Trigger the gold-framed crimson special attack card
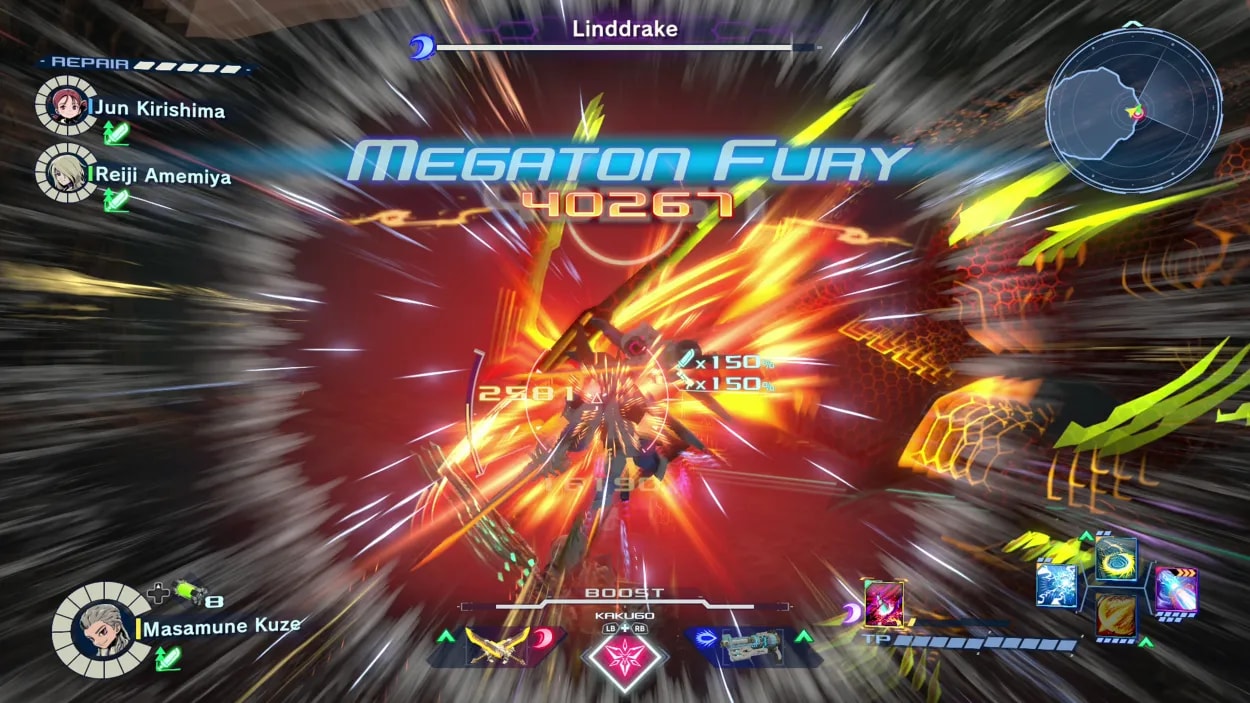Viewport: 1250px width, 703px height. pos(883,603)
